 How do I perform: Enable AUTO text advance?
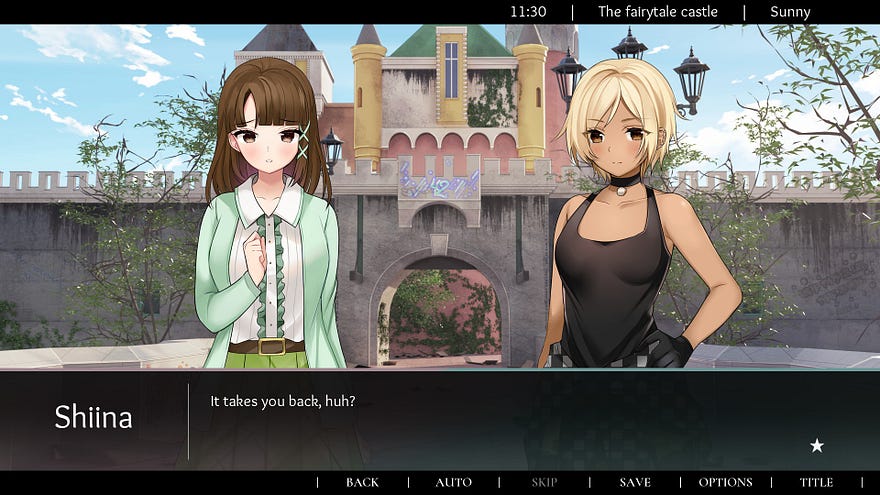[453, 482]
